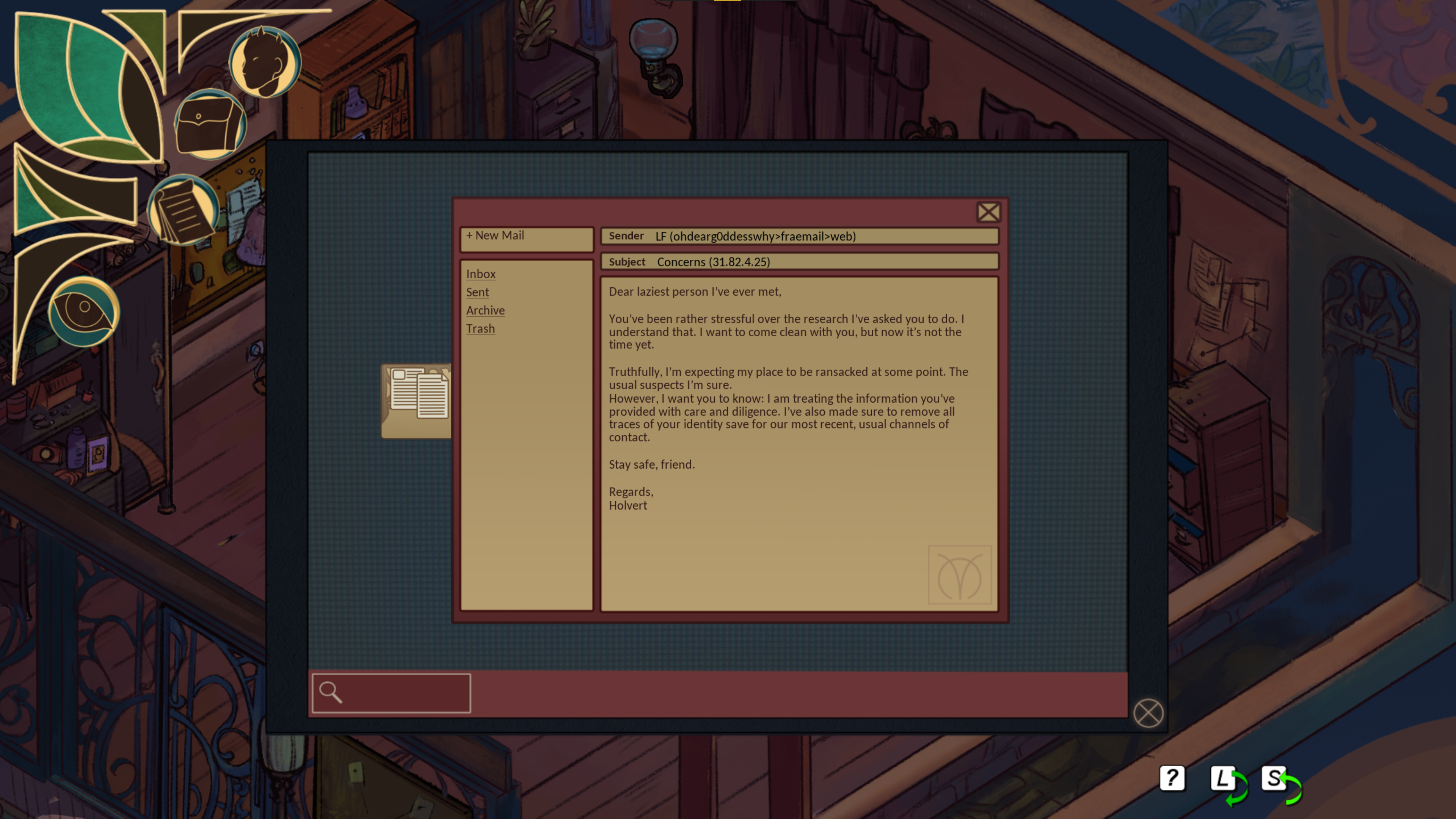Open the Trash folder

click(480, 328)
